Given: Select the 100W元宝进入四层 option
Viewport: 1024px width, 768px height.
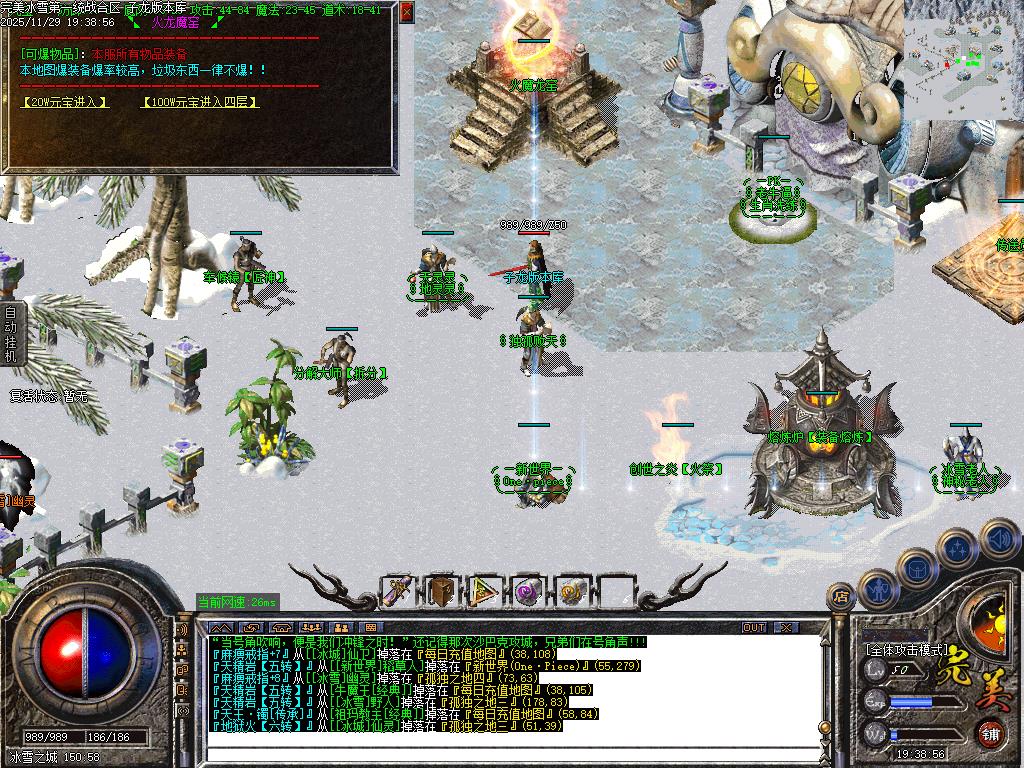Looking at the screenshot, I should (x=200, y=102).
